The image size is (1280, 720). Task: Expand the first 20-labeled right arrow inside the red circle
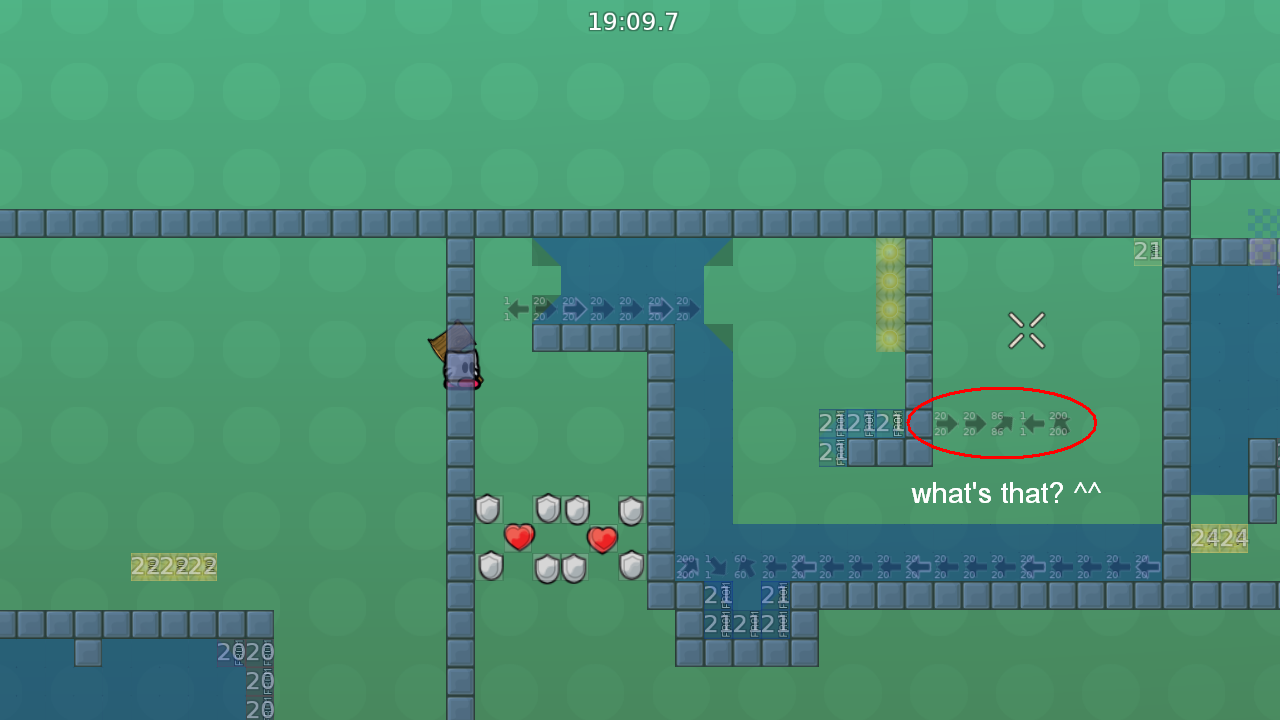[x=947, y=423]
